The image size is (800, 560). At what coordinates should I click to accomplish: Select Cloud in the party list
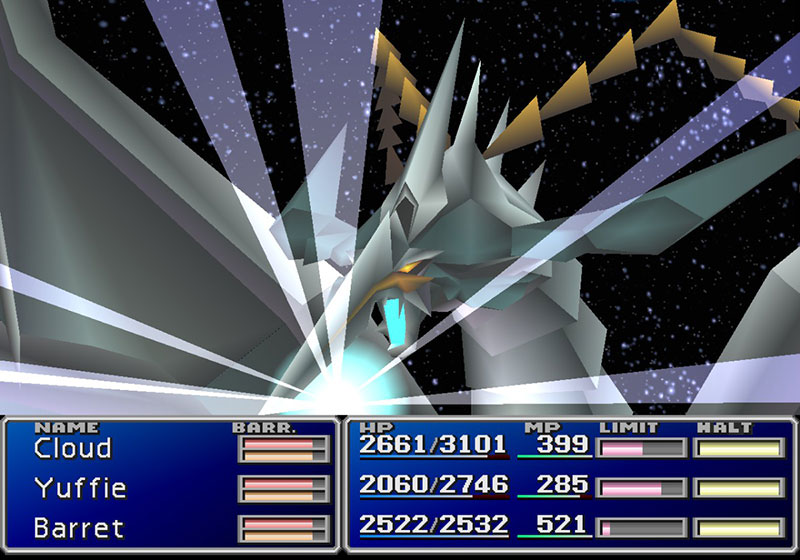[73, 448]
